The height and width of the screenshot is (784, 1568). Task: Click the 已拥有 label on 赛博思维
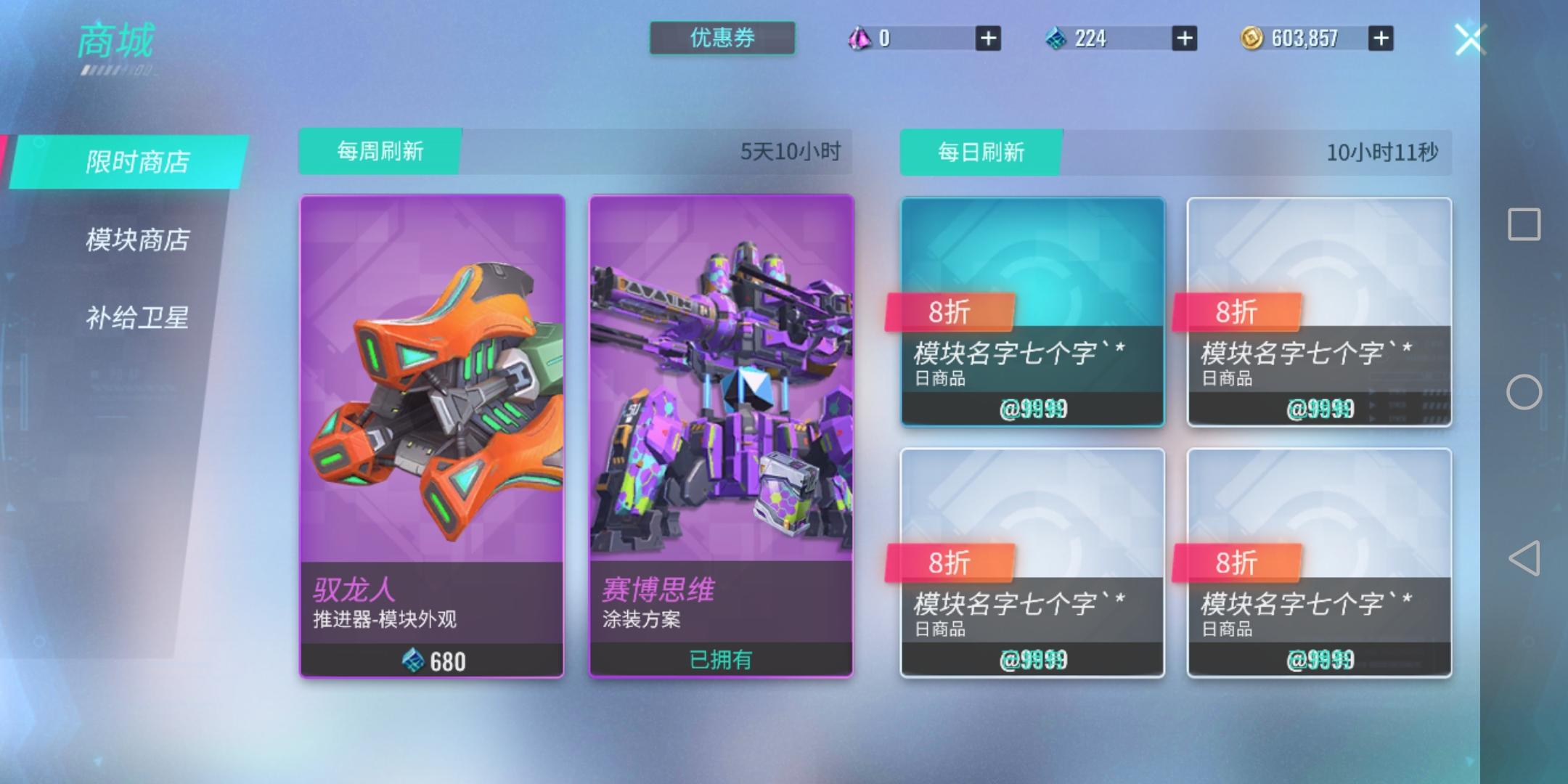(x=722, y=659)
